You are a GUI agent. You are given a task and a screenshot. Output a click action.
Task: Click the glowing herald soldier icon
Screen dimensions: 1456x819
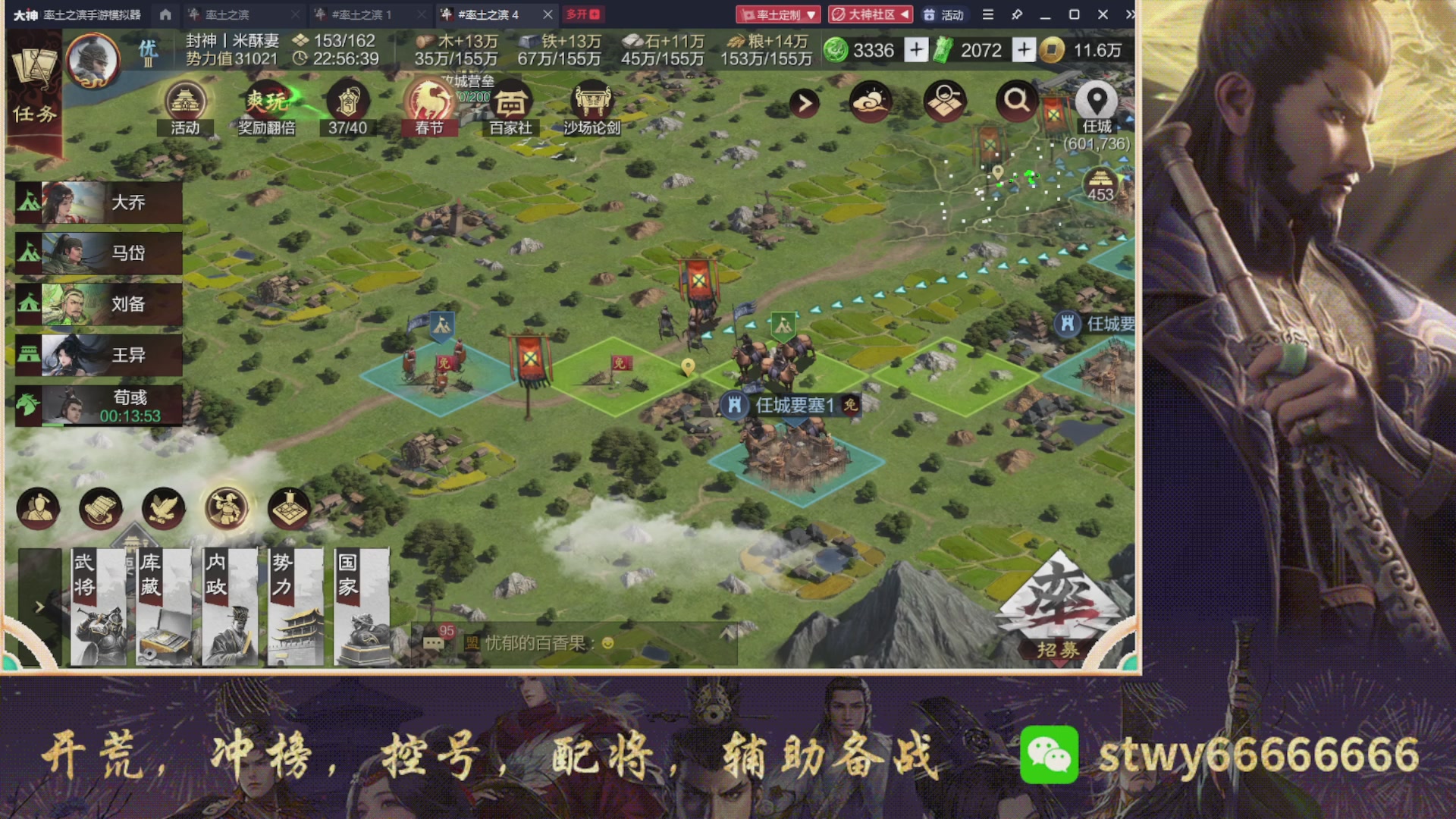[x=227, y=508]
